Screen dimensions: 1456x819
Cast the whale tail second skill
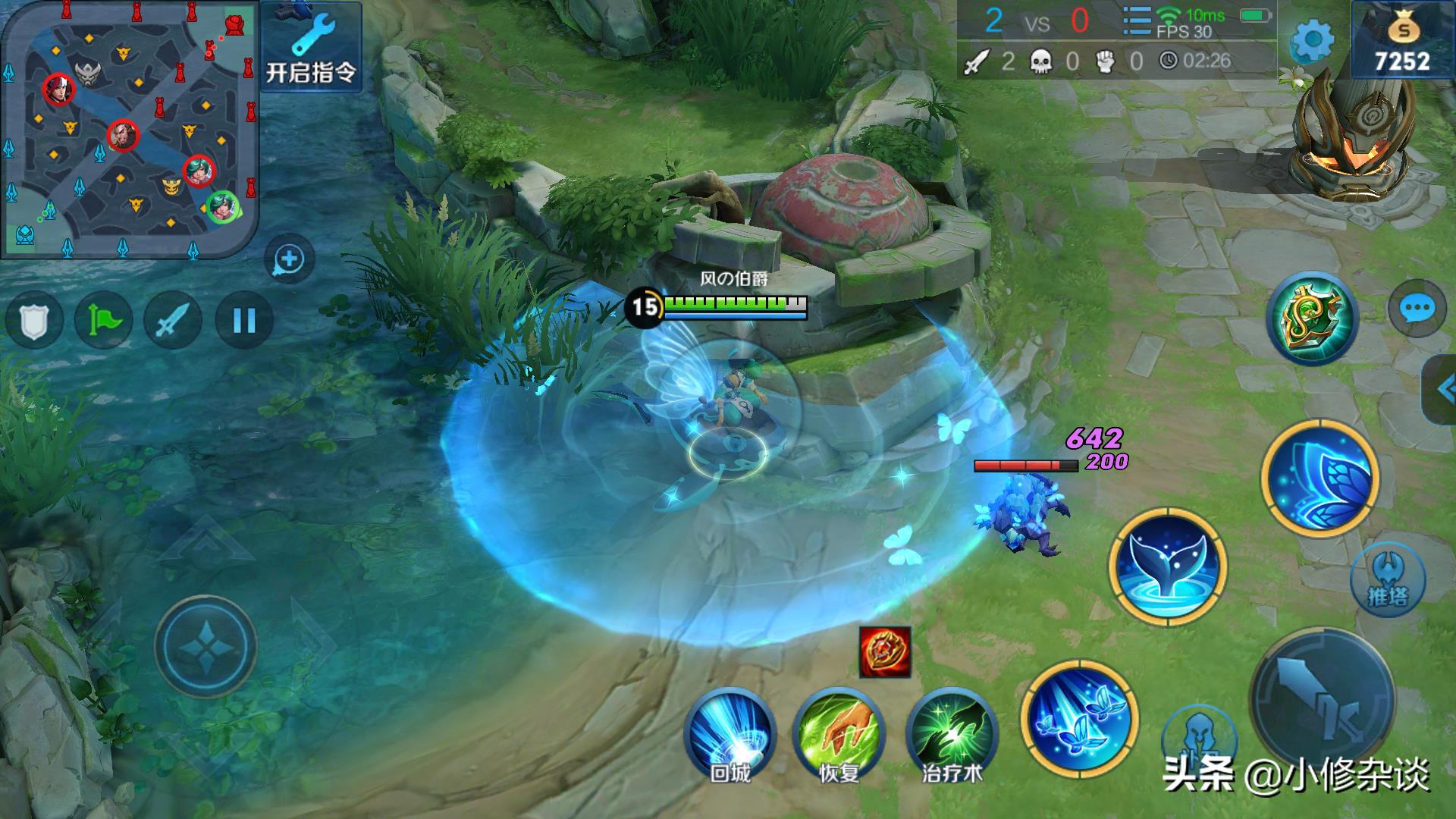(x=1166, y=566)
